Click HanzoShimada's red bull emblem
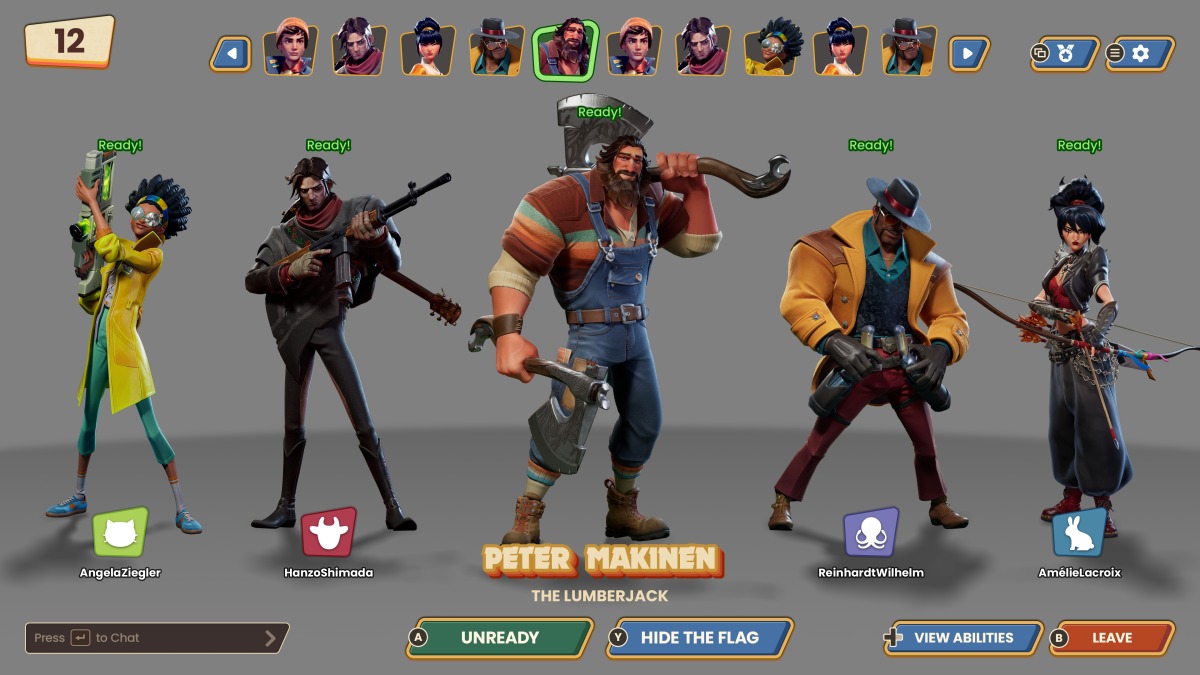Viewport: 1200px width, 675px height. click(x=329, y=533)
